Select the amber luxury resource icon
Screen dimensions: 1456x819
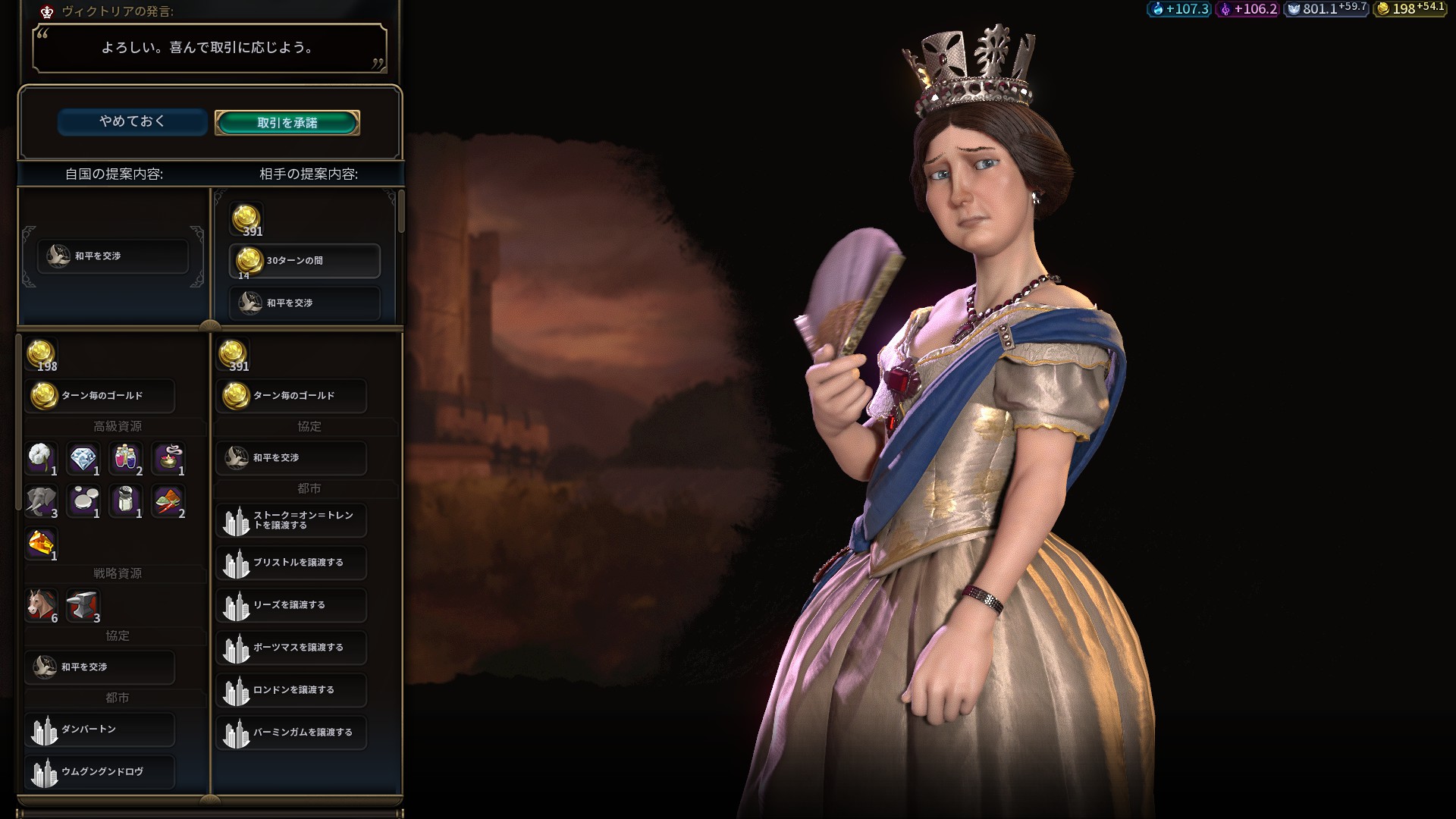click(x=42, y=544)
